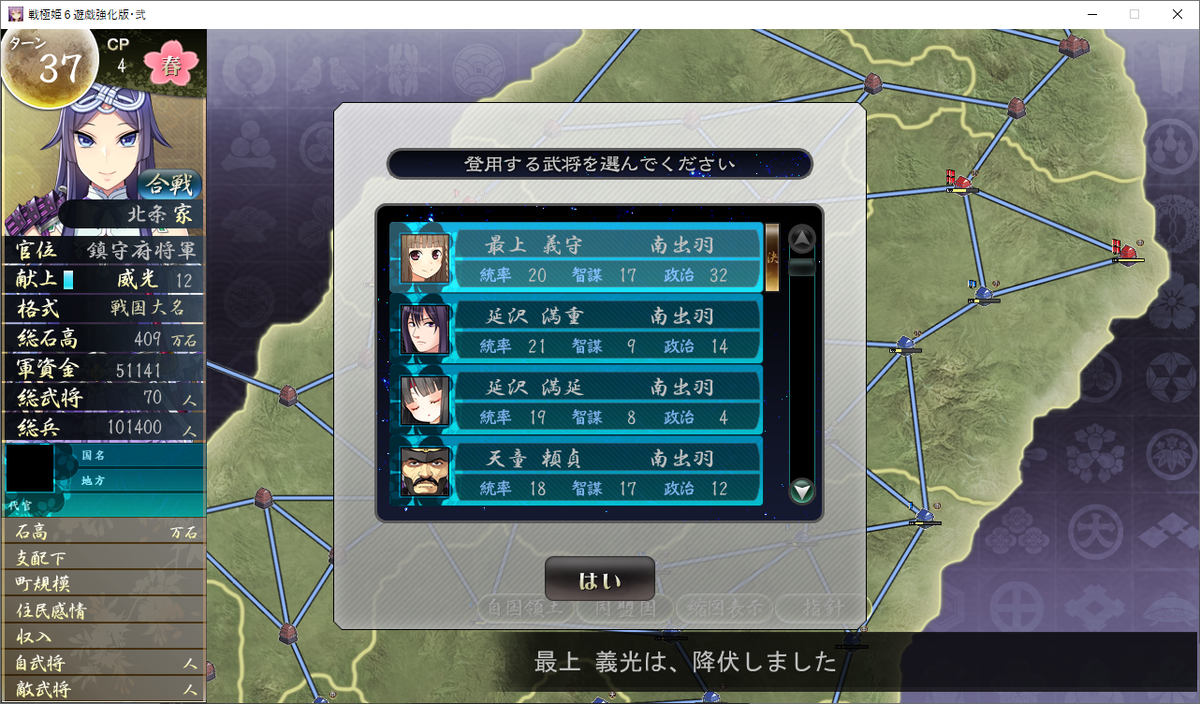Click the 合戦 label under the portrait
This screenshot has width=1200, height=704.
point(170,185)
